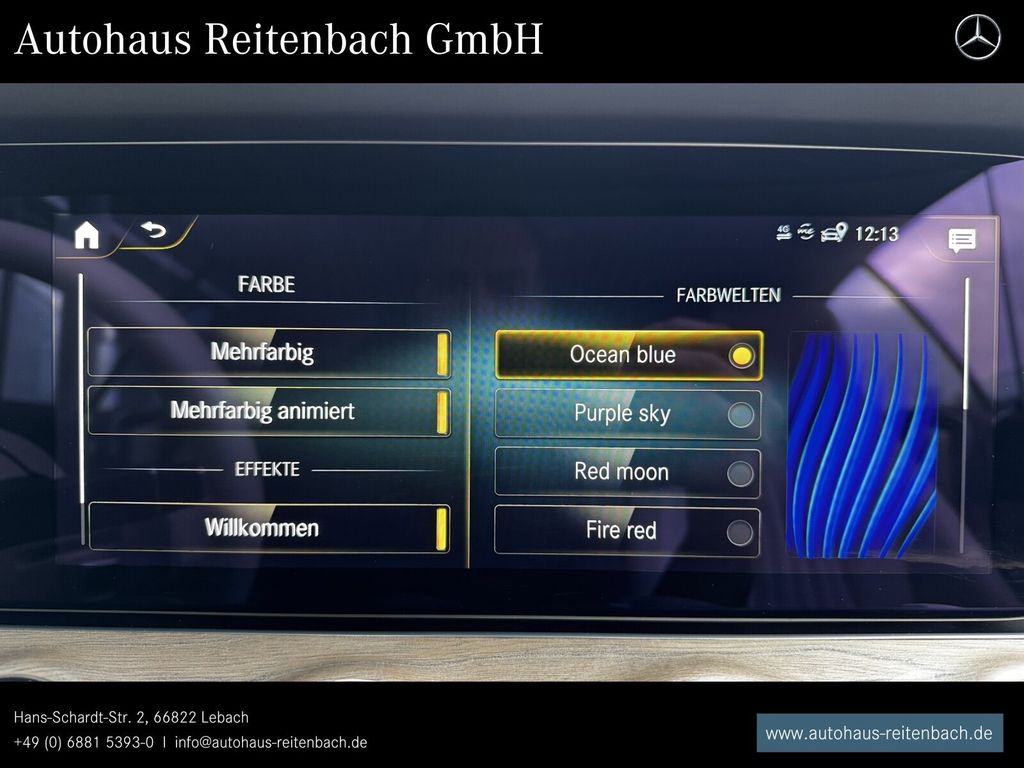The height and width of the screenshot is (768, 1024).
Task: Click the Farbwelten list scrollbar
Action: pyautogui.click(x=966, y=345)
